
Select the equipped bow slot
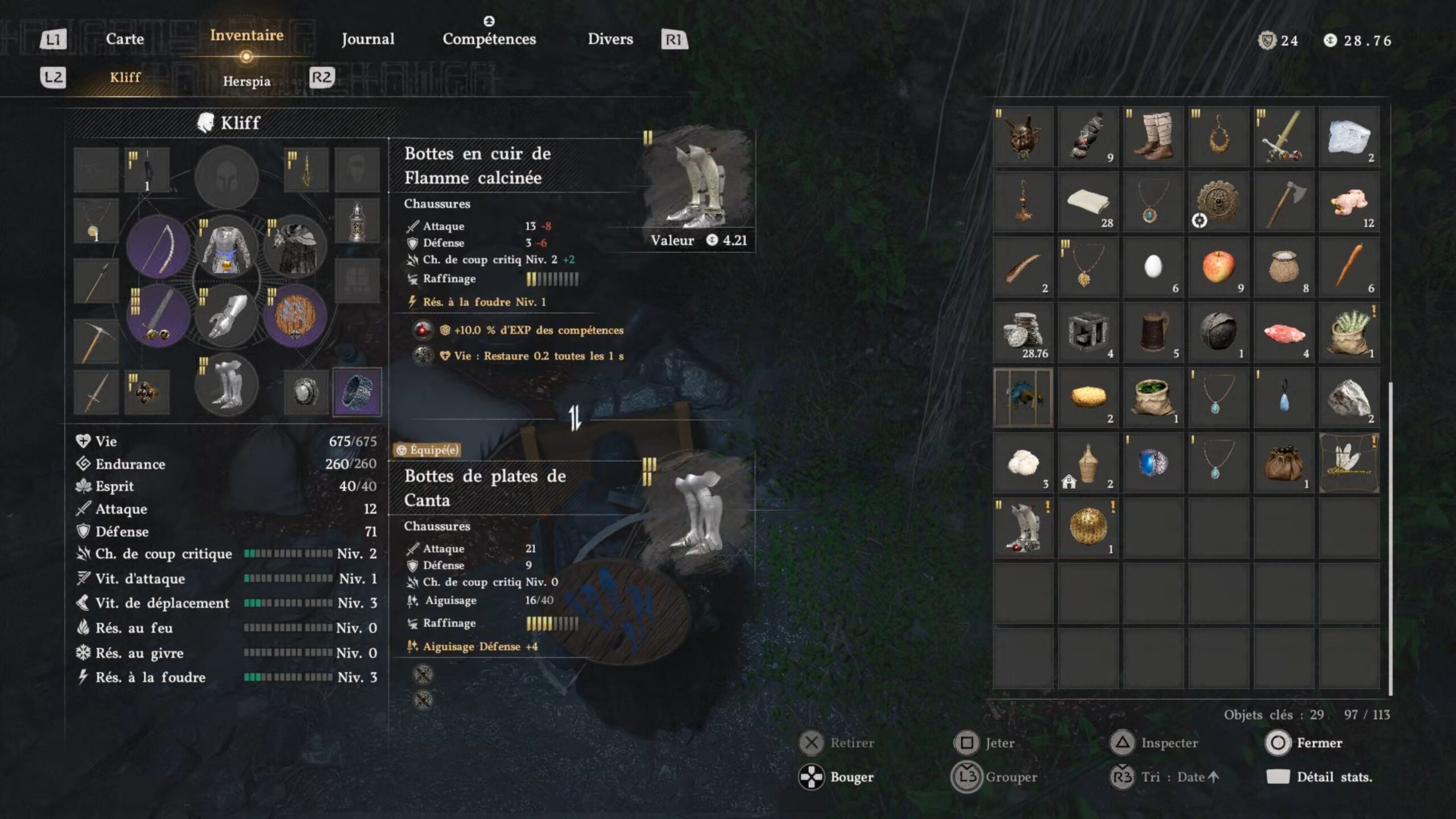click(x=158, y=247)
